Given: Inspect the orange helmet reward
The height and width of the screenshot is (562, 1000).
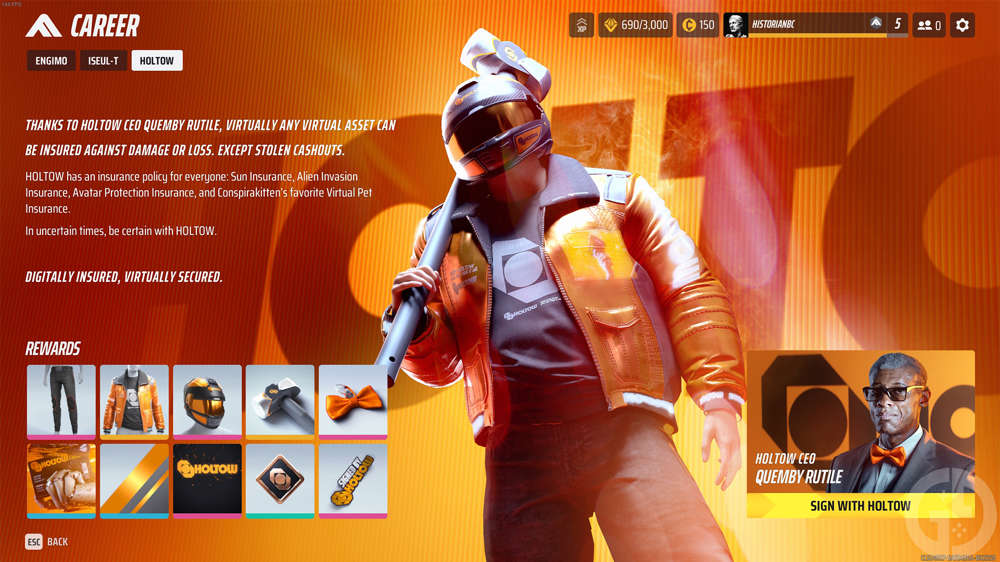Looking at the screenshot, I should [x=207, y=400].
